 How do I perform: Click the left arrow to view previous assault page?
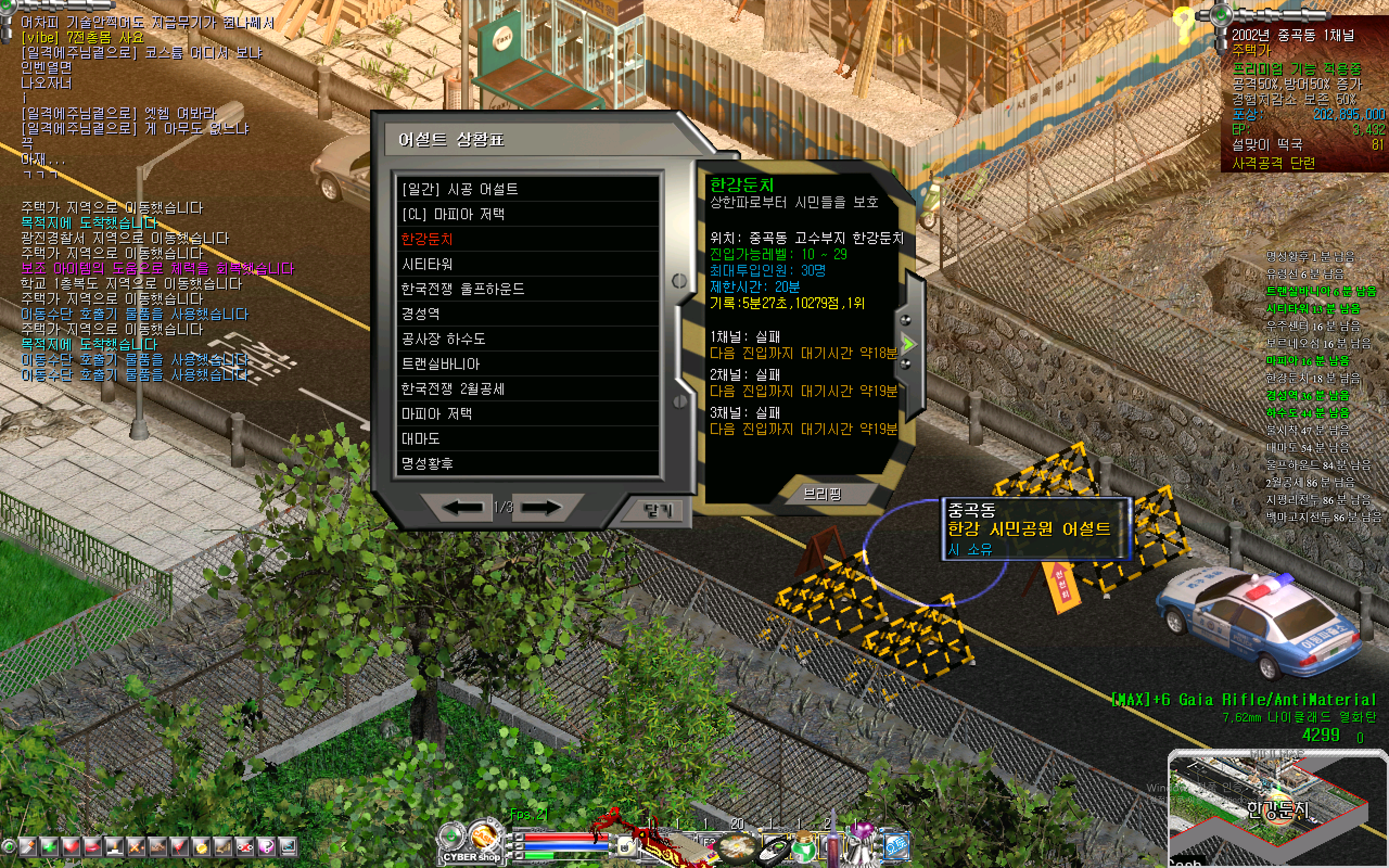point(462,507)
